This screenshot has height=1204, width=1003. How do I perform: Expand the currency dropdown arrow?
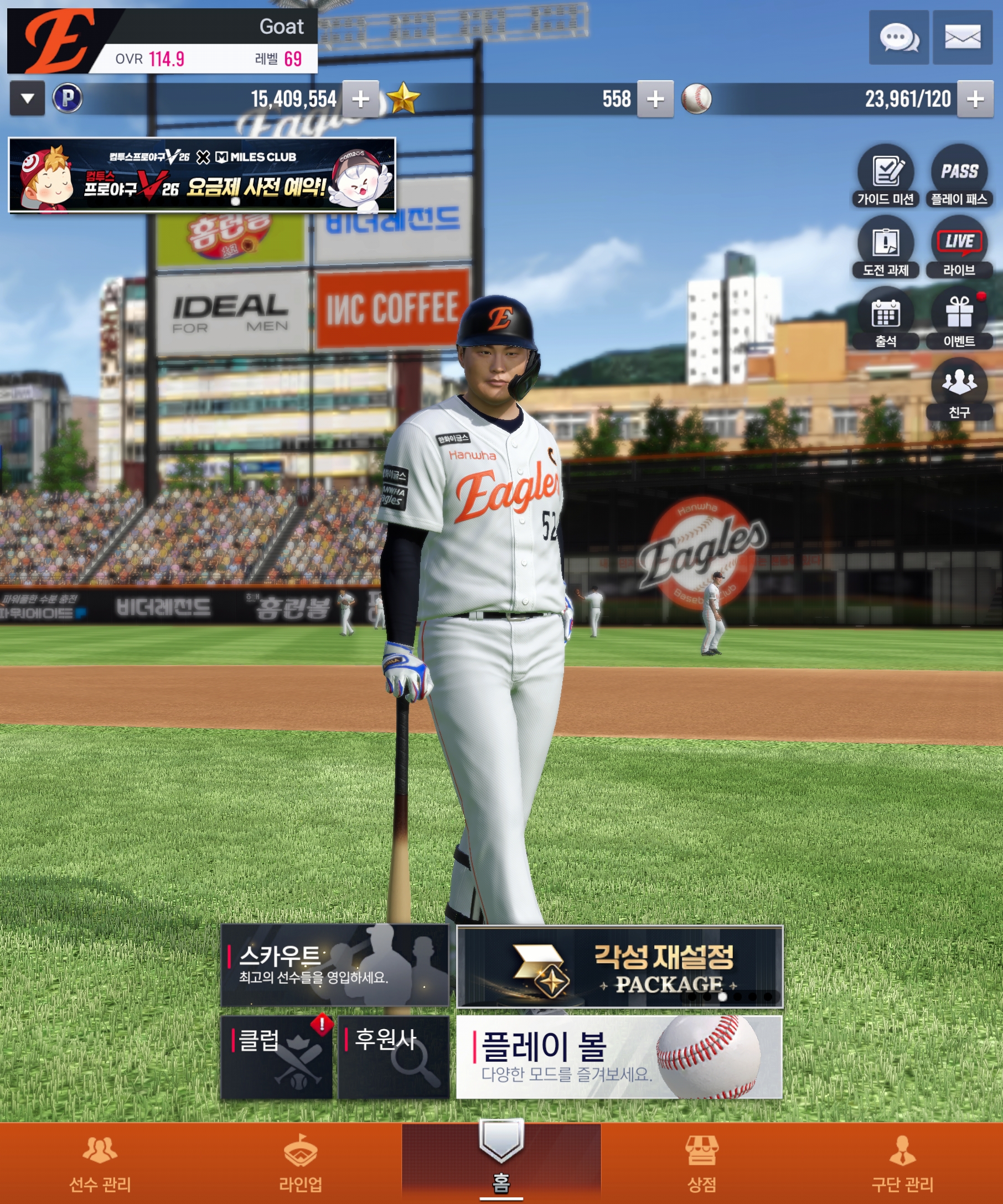point(27,98)
